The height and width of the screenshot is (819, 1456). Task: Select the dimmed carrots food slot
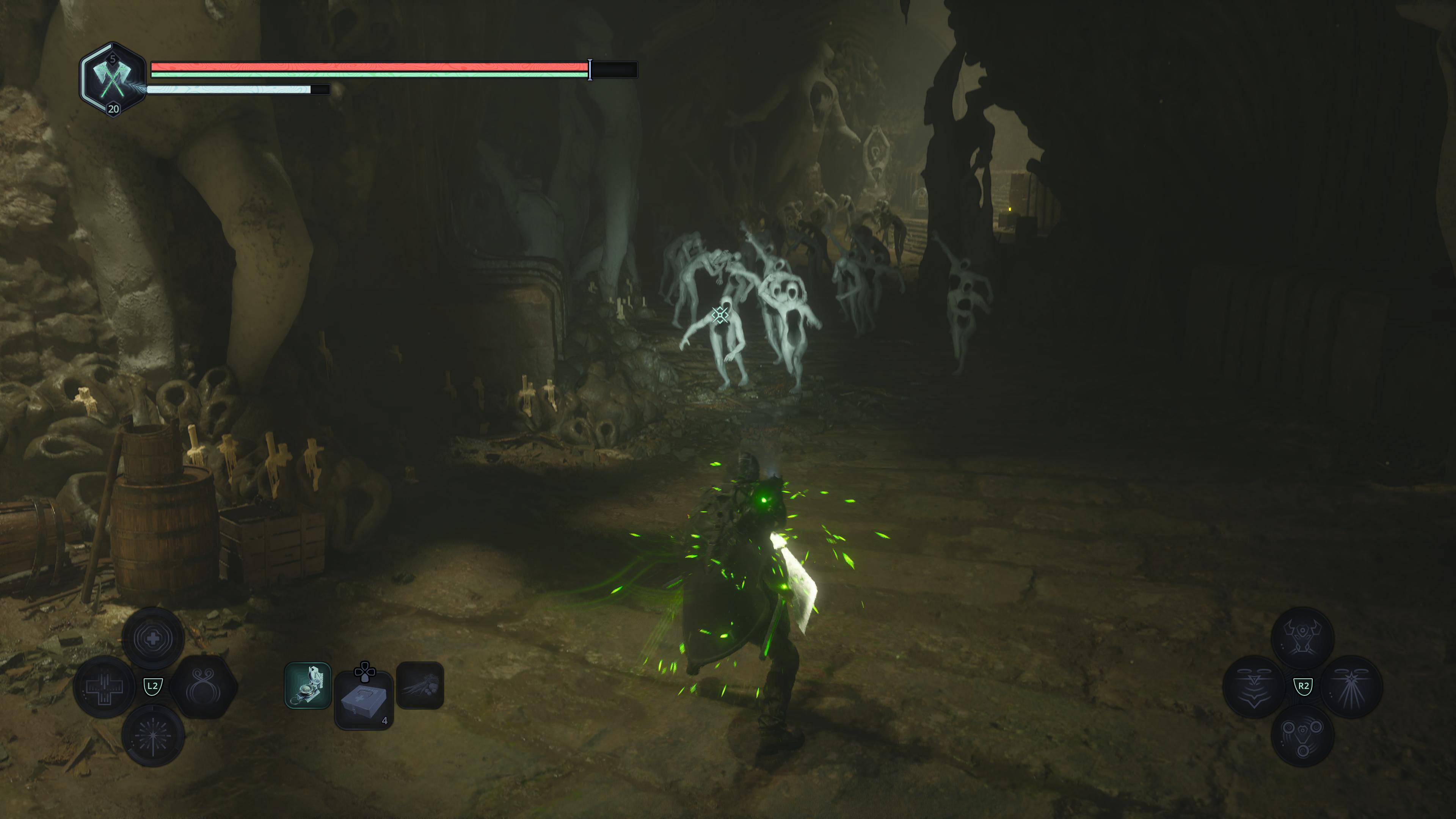click(420, 685)
